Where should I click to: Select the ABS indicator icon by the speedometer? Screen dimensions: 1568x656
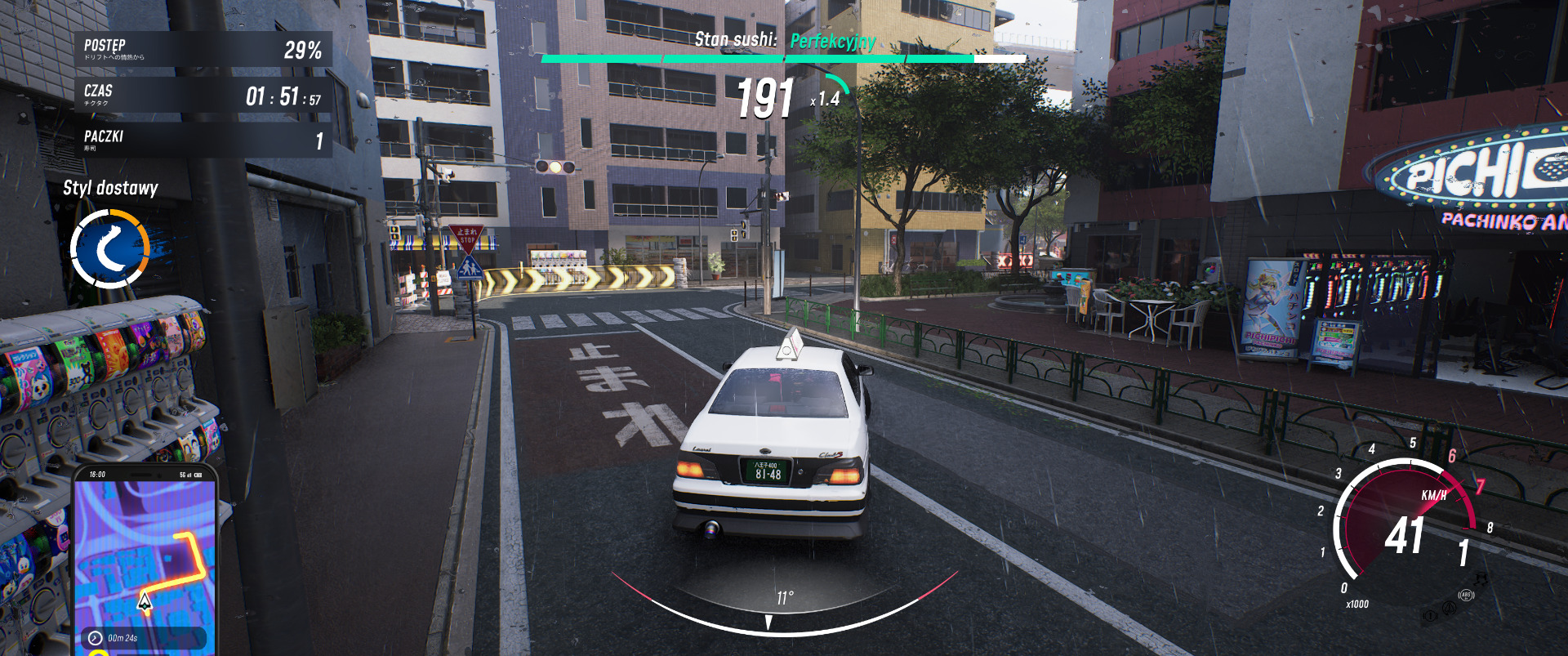pos(1466,596)
